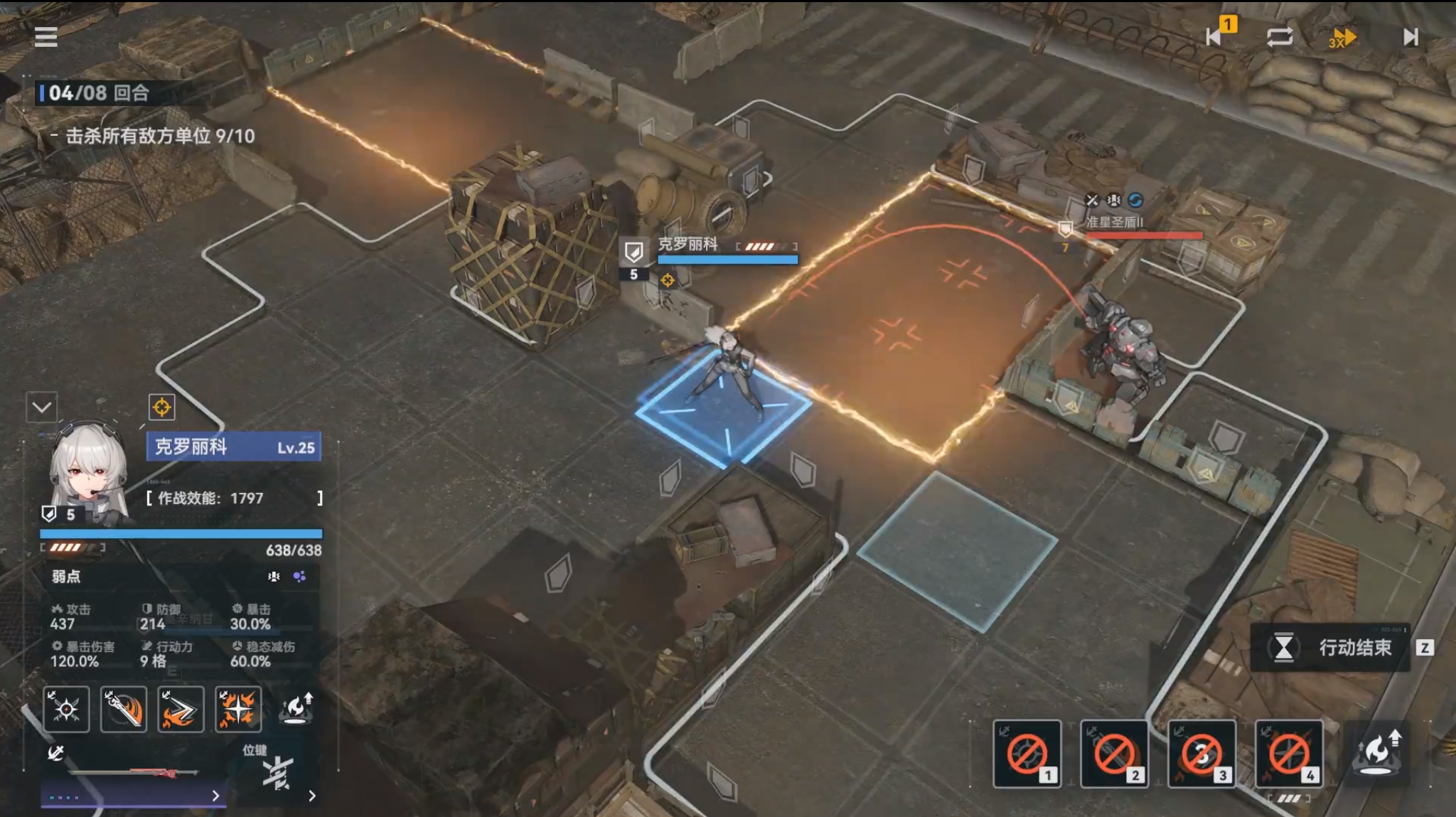The image size is (1456, 817).
Task: Select the disabled skill slot numbered 2
Action: [1114, 754]
